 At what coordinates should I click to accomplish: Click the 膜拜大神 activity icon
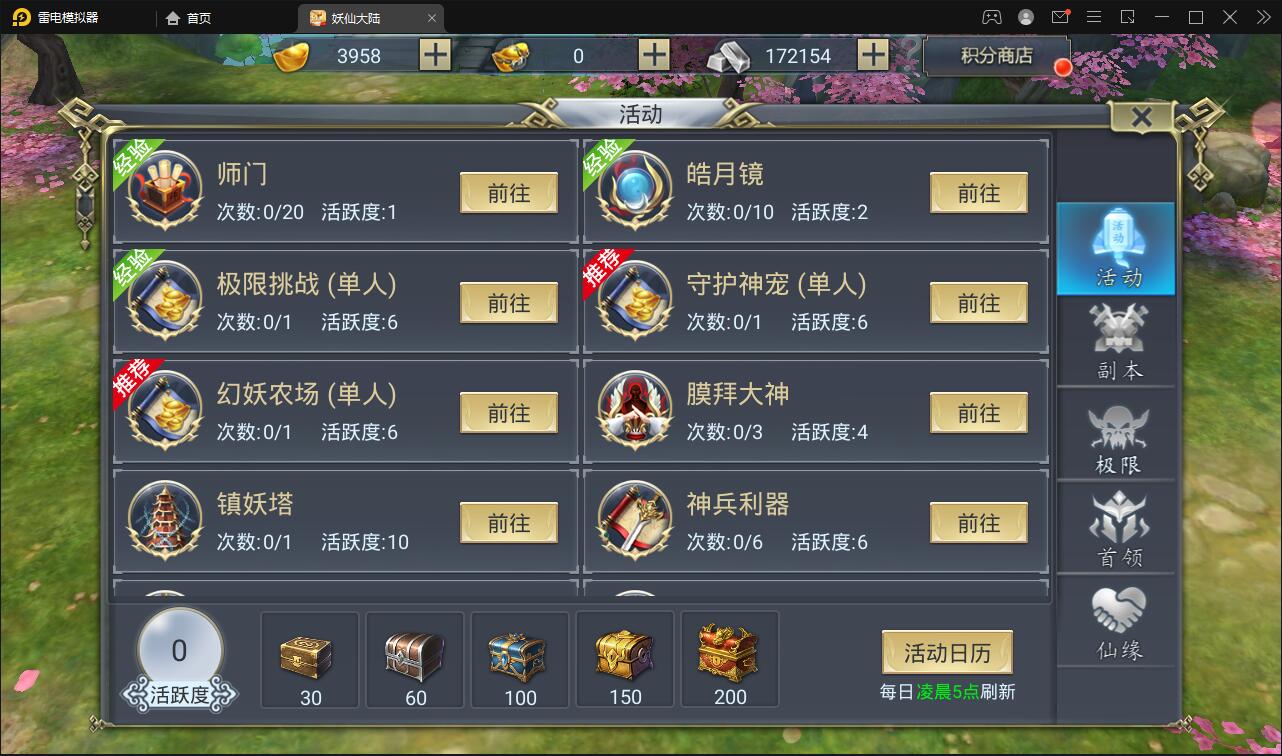click(x=634, y=410)
